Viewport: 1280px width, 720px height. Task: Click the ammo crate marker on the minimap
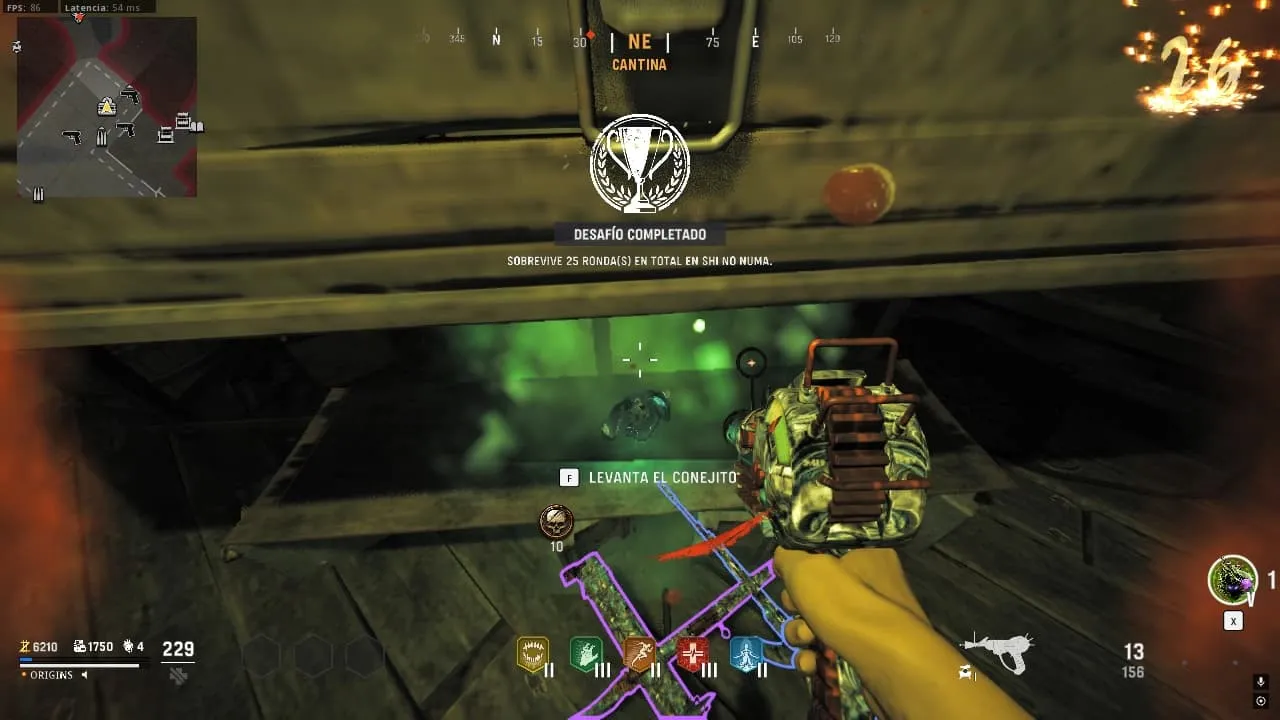pyautogui.click(x=101, y=137)
